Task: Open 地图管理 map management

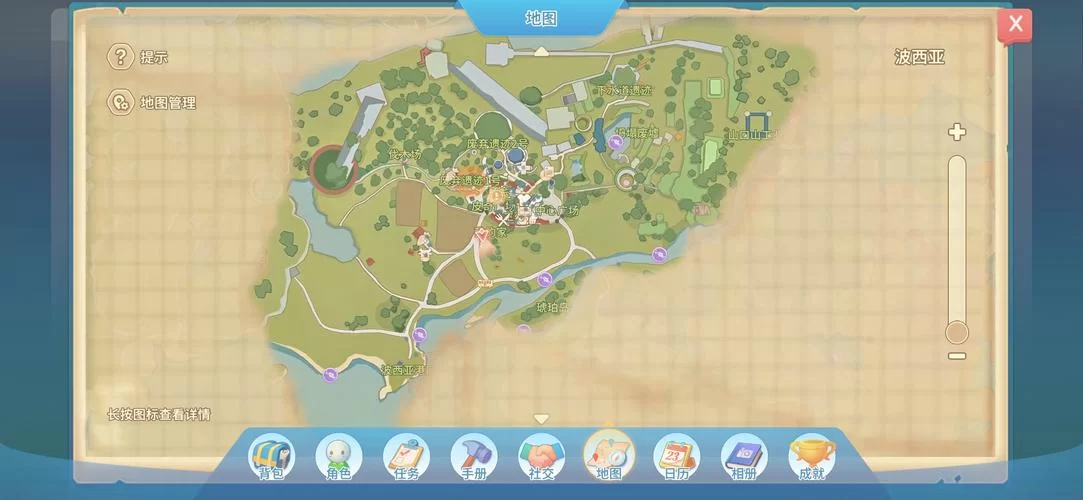Action: tap(121, 102)
